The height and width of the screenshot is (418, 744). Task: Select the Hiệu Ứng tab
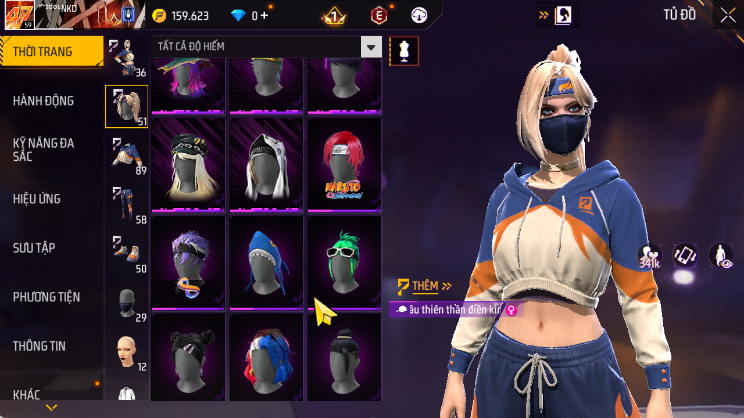(38, 199)
